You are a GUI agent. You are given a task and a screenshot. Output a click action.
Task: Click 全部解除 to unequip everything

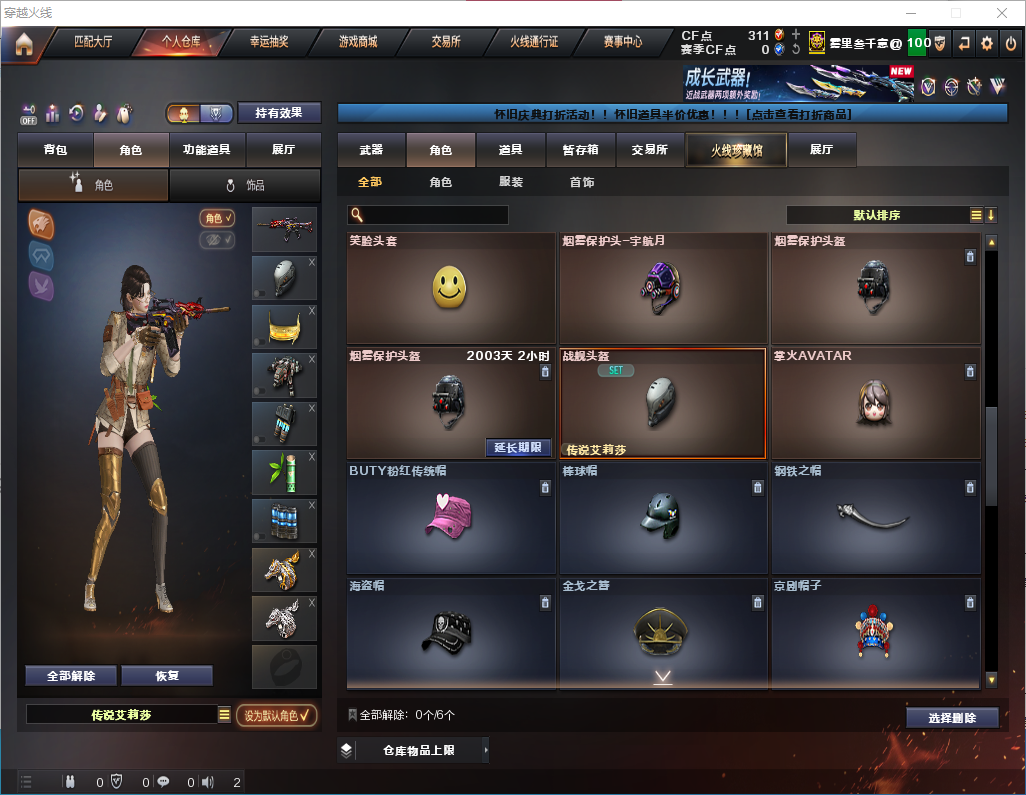pos(71,676)
